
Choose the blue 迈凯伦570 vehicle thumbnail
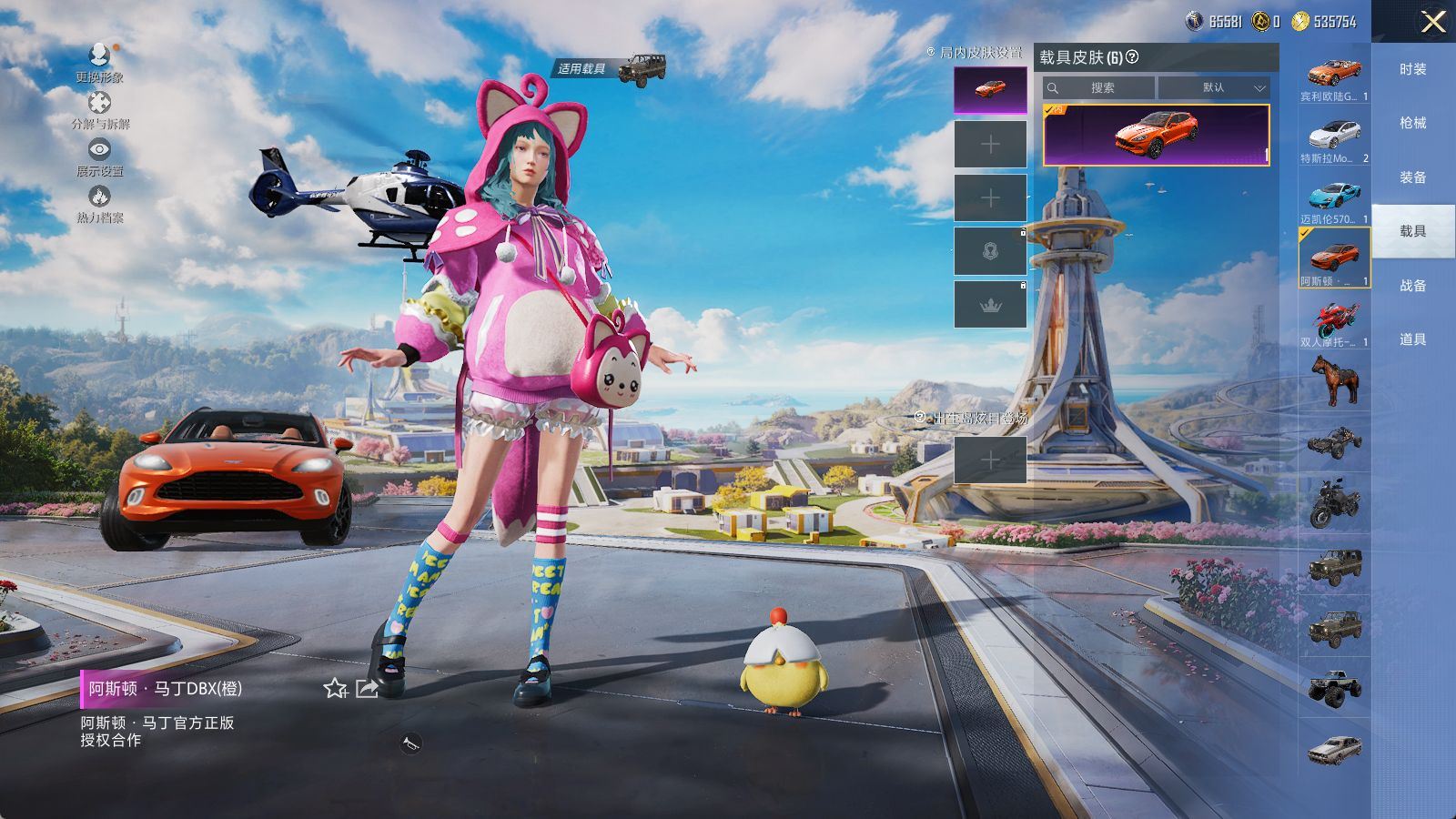click(x=1334, y=200)
